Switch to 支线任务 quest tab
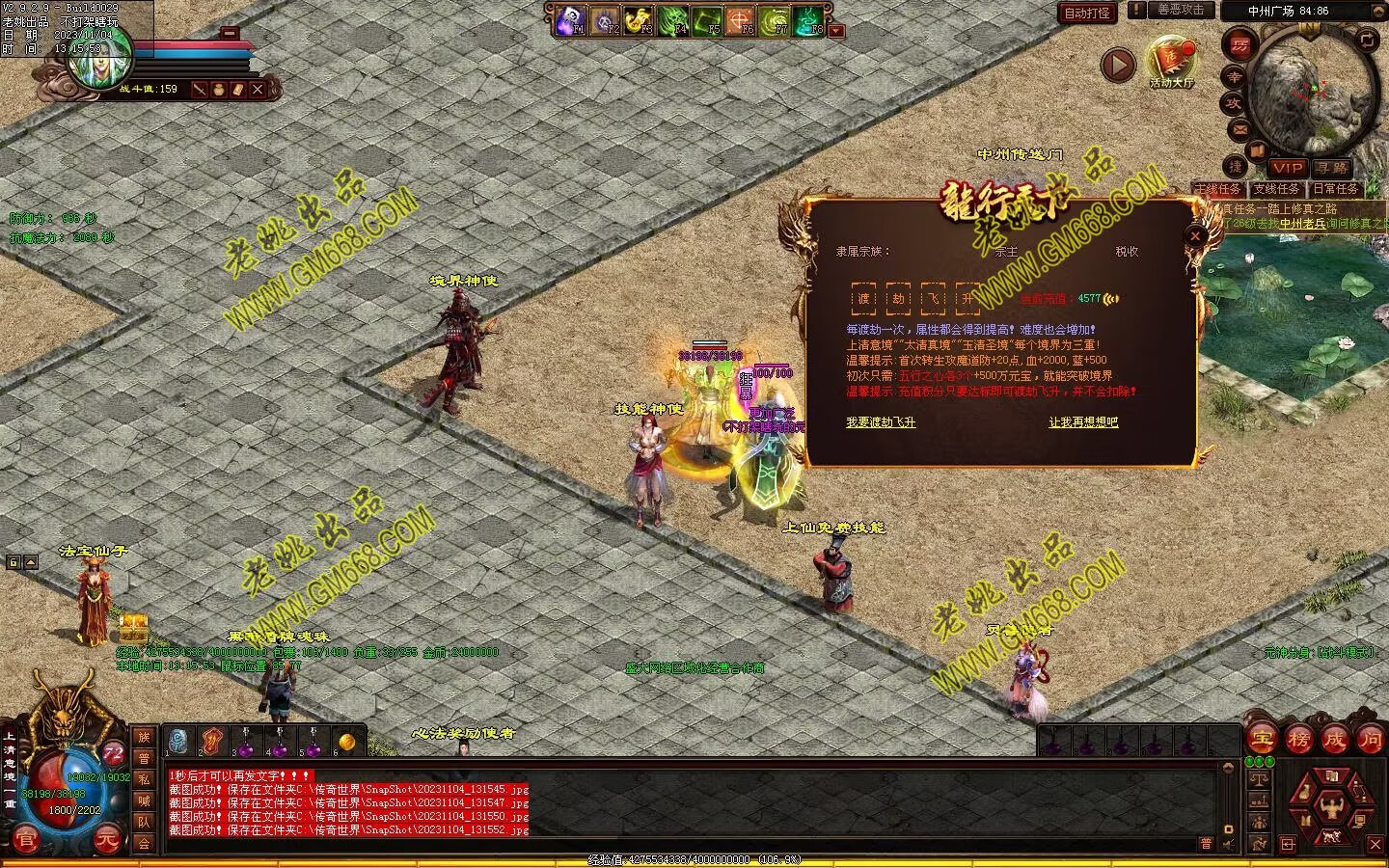The image size is (1389, 868). [x=1276, y=189]
